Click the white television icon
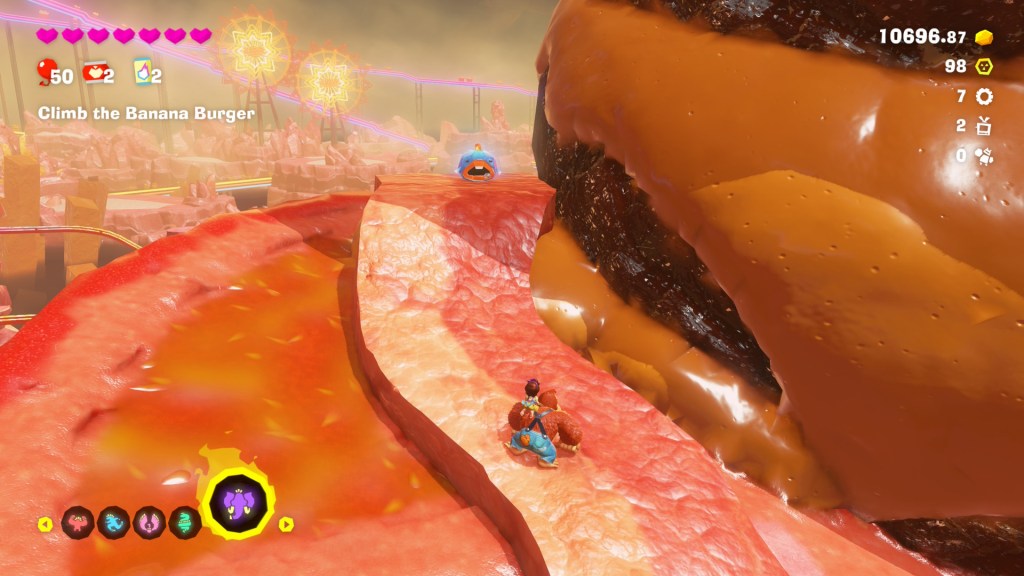 (x=984, y=126)
